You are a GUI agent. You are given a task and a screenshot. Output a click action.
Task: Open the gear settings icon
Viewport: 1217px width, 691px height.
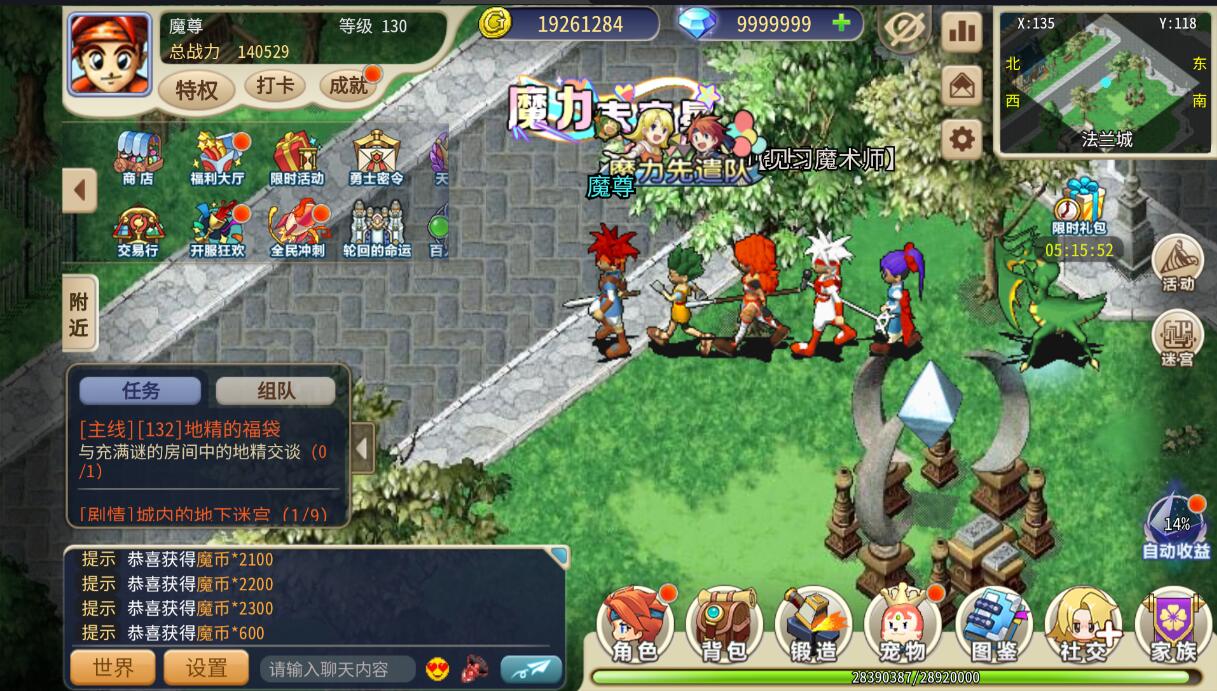click(961, 139)
